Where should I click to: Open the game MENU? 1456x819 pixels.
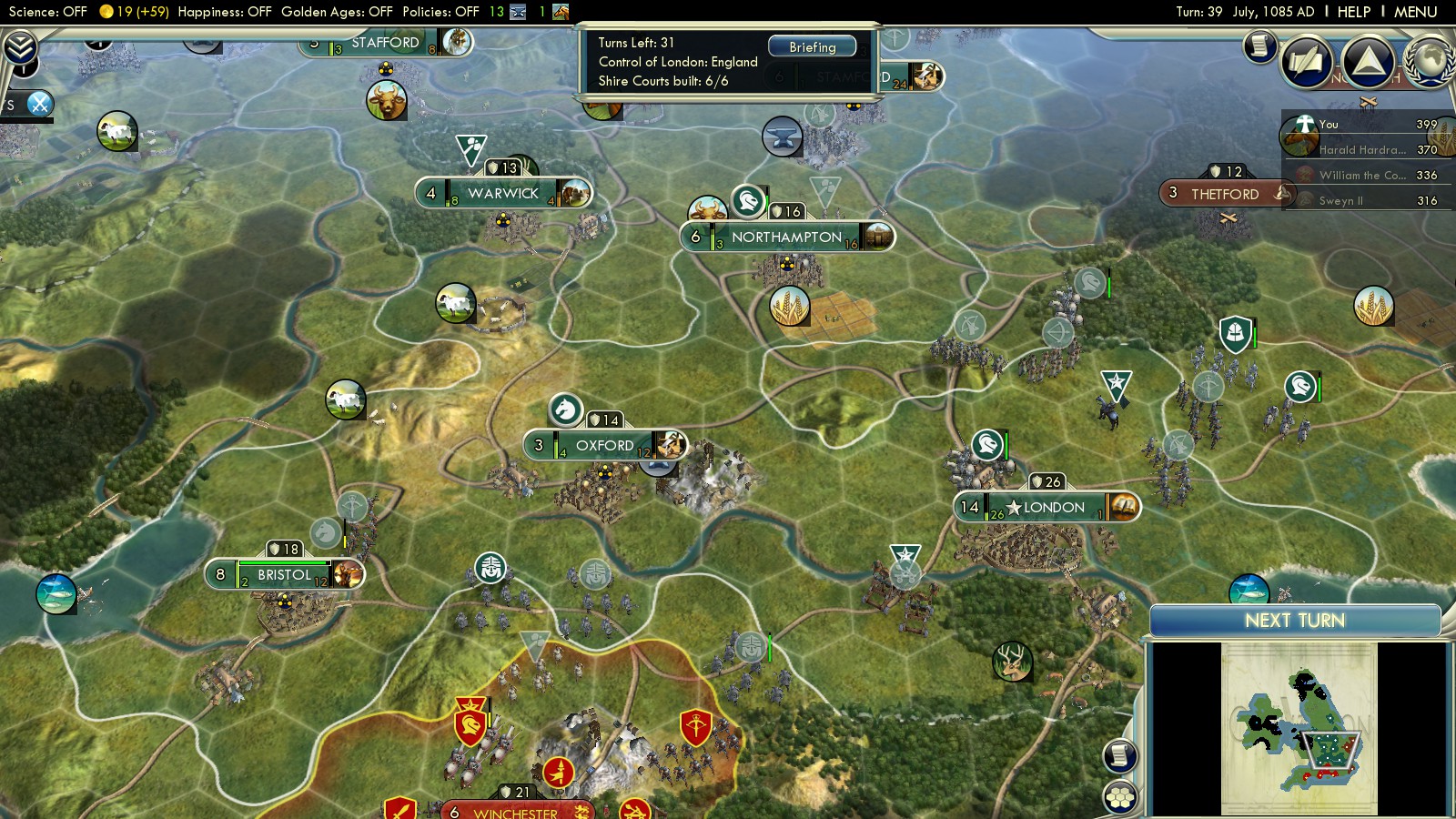pyautogui.click(x=1415, y=12)
